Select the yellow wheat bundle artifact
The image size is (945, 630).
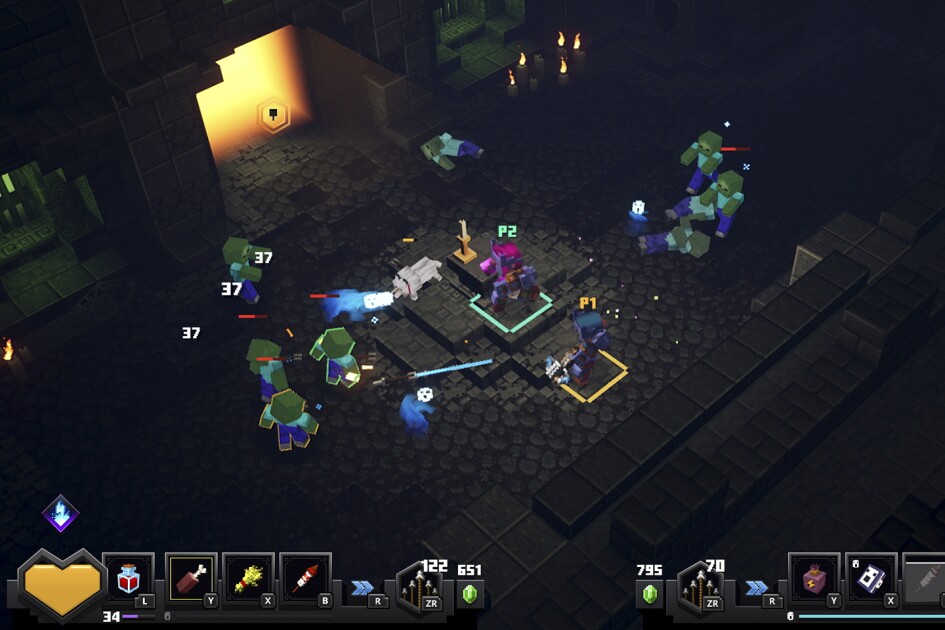point(248,578)
